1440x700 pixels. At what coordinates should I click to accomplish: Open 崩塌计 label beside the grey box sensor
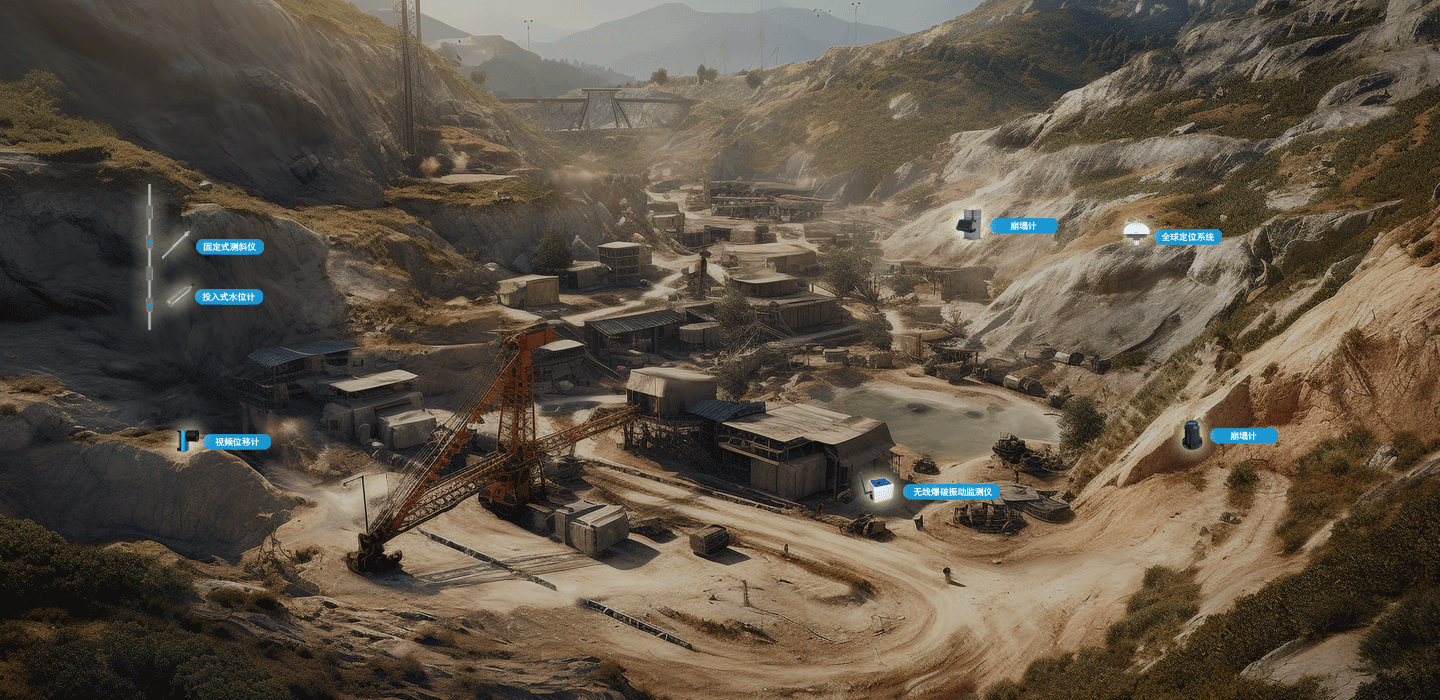point(1023,226)
